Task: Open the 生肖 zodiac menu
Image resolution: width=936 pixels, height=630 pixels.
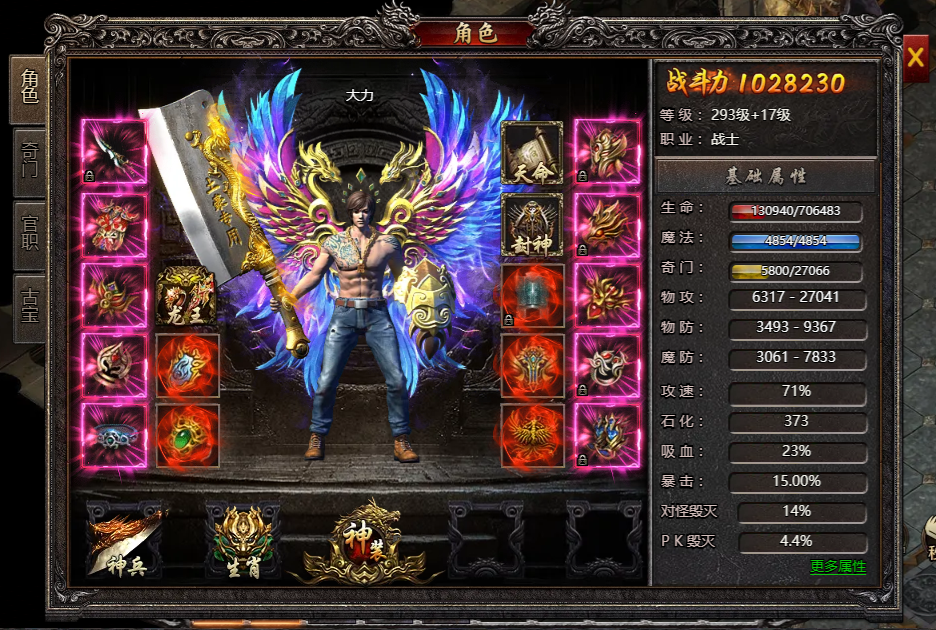Action: (242, 541)
